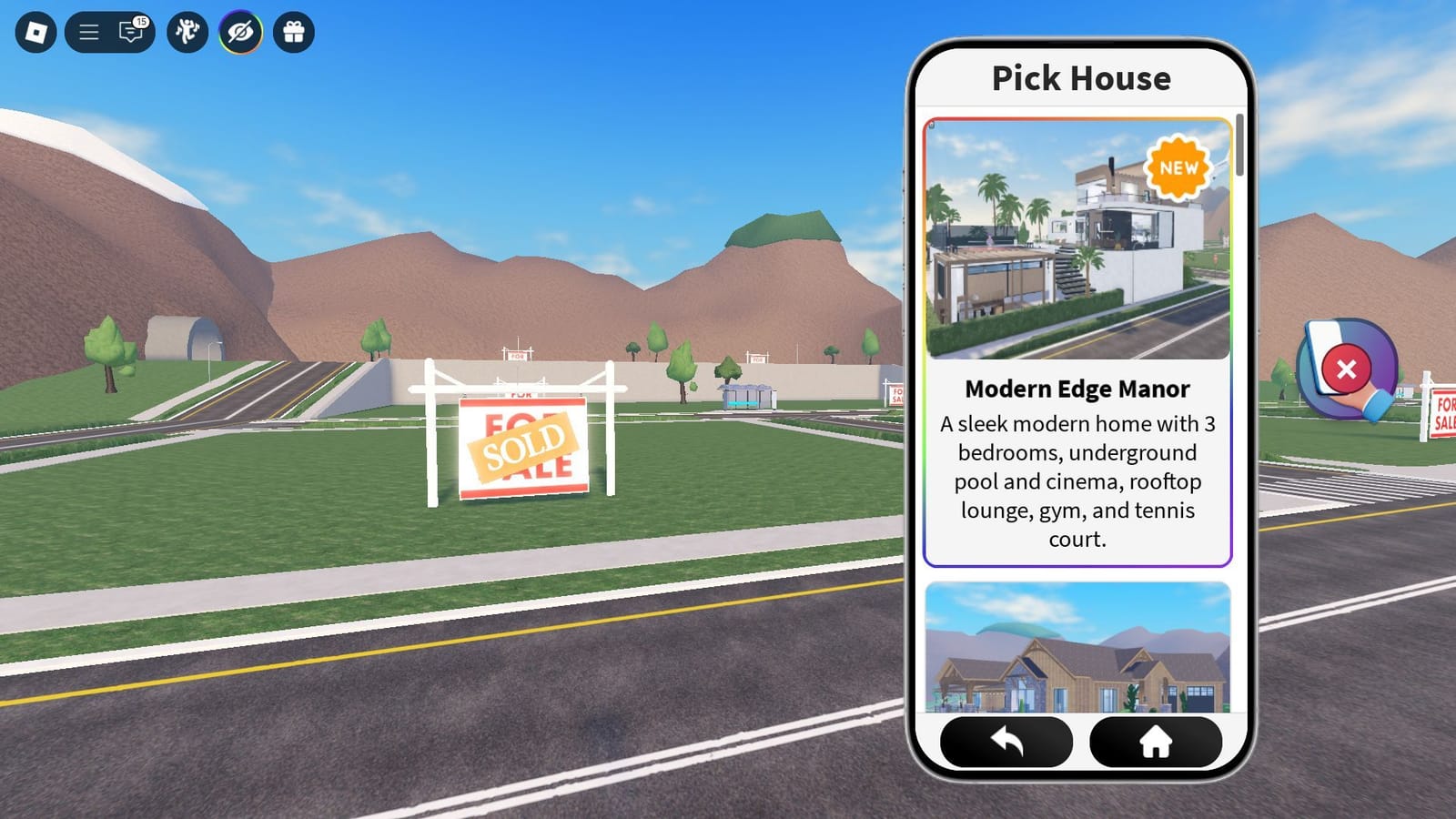
Task: Open the hamburger menu icon
Action: [90, 33]
